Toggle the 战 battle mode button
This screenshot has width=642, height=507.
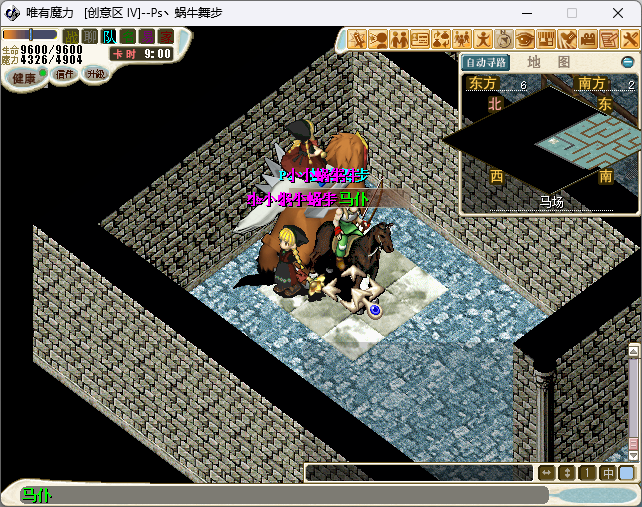(71, 37)
